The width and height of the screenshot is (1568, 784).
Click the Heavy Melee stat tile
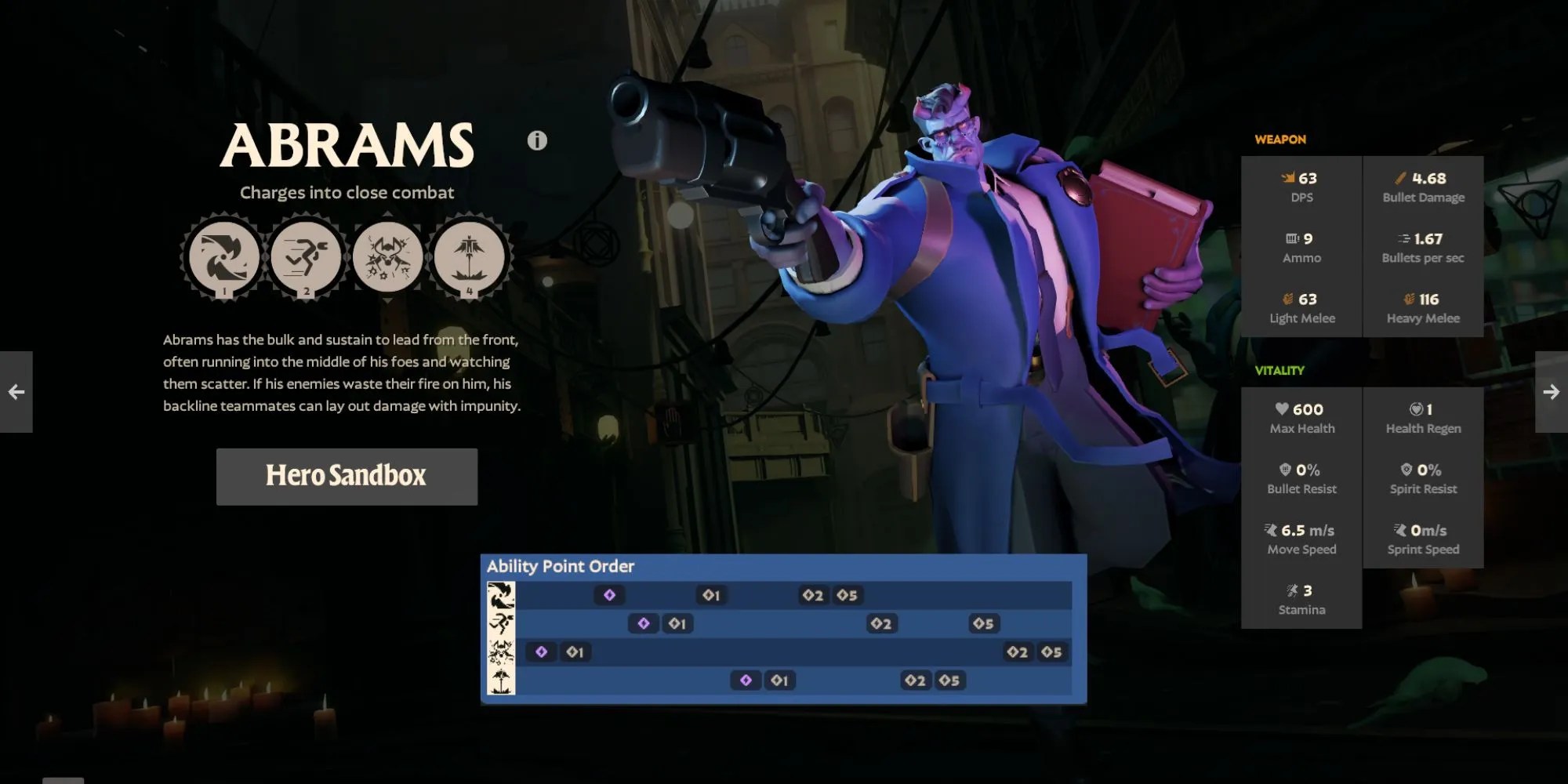coord(1423,307)
